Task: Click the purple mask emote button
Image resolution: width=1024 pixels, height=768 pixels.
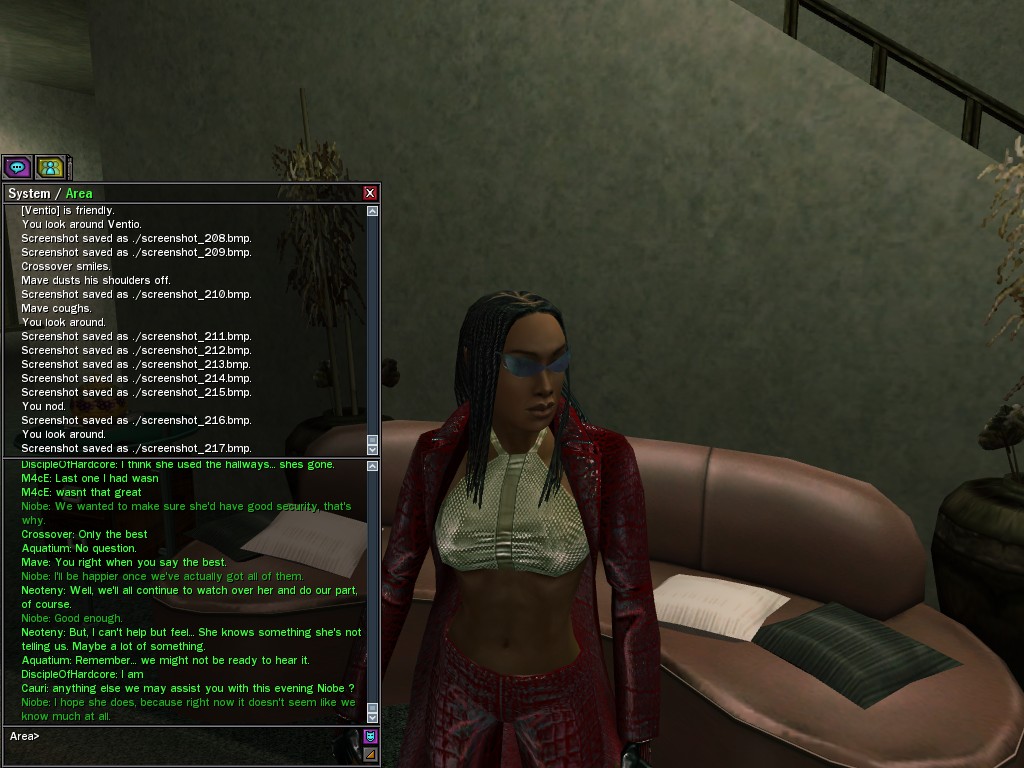Action: tap(370, 737)
